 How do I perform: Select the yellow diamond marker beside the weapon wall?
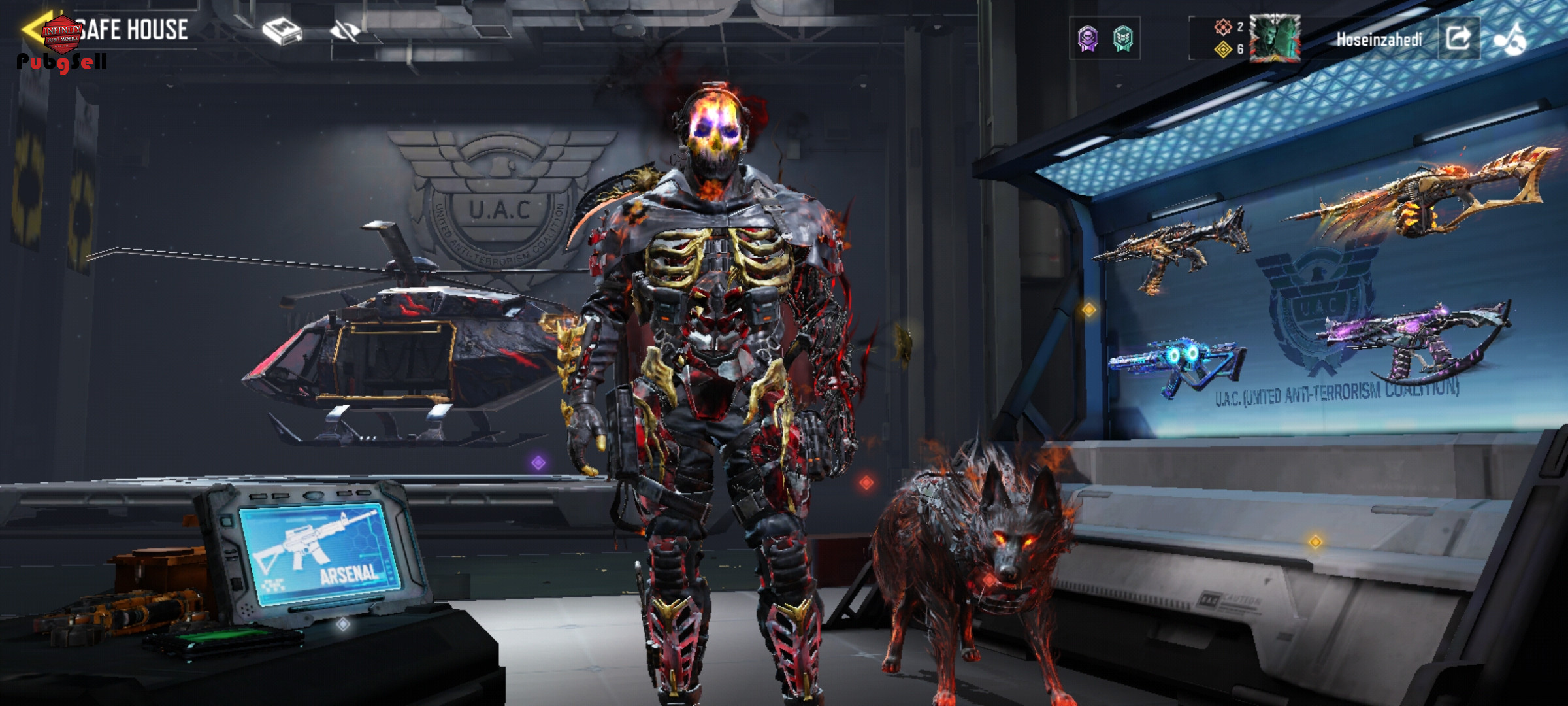coord(1089,309)
